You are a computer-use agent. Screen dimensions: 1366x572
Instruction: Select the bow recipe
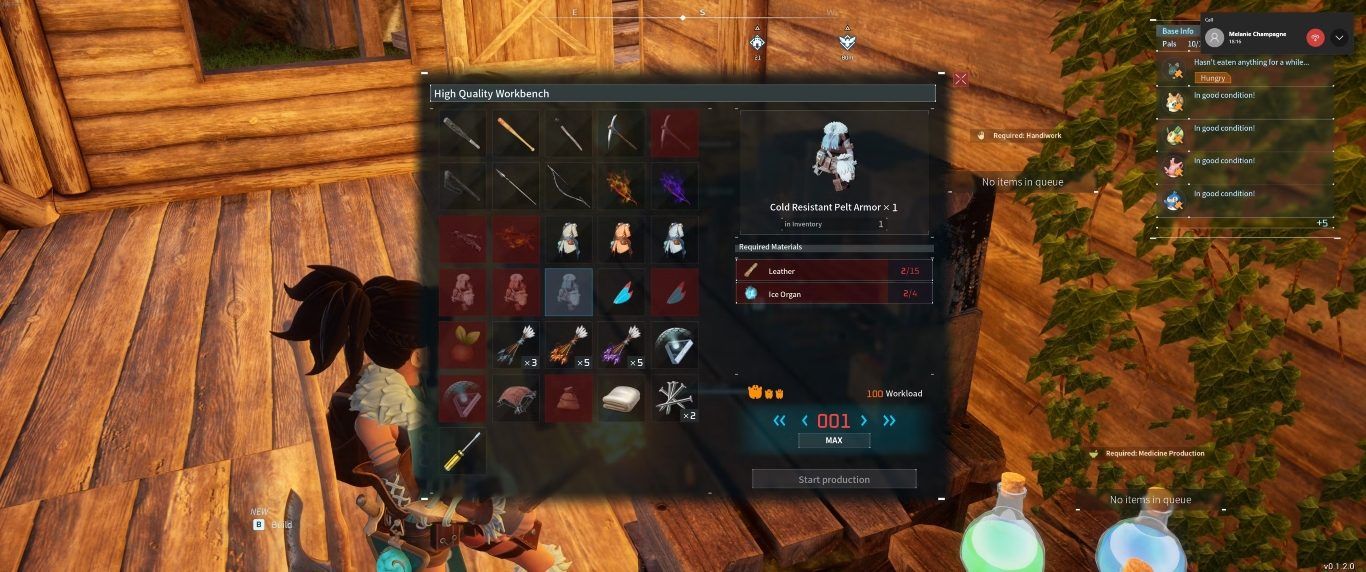(569, 186)
